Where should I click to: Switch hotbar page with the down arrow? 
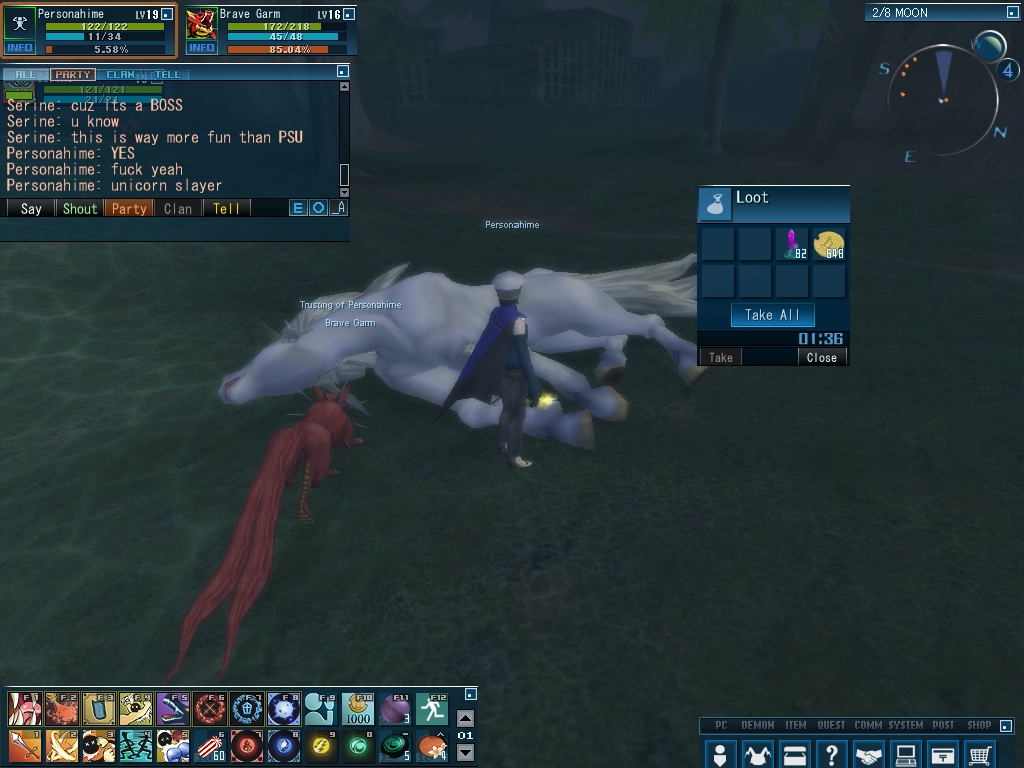[465, 753]
